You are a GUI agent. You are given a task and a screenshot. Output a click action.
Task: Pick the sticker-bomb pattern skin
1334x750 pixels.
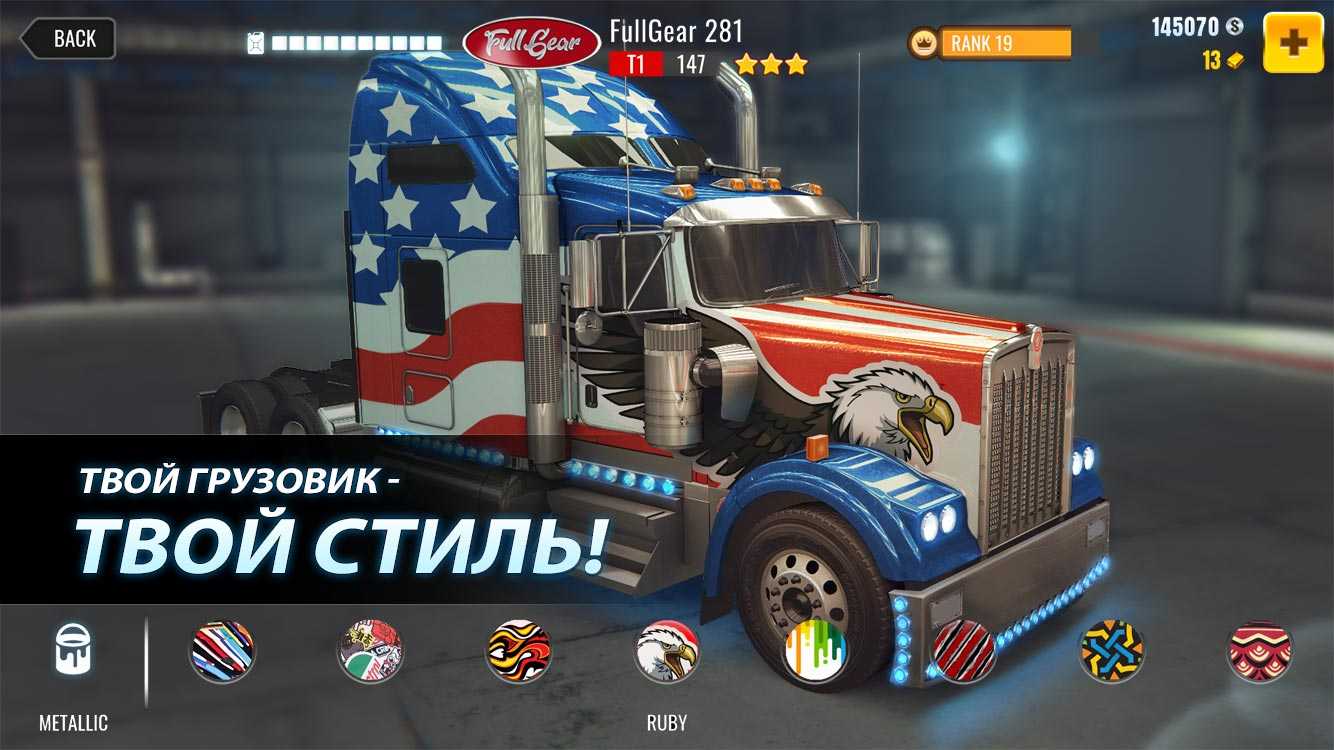(370, 652)
